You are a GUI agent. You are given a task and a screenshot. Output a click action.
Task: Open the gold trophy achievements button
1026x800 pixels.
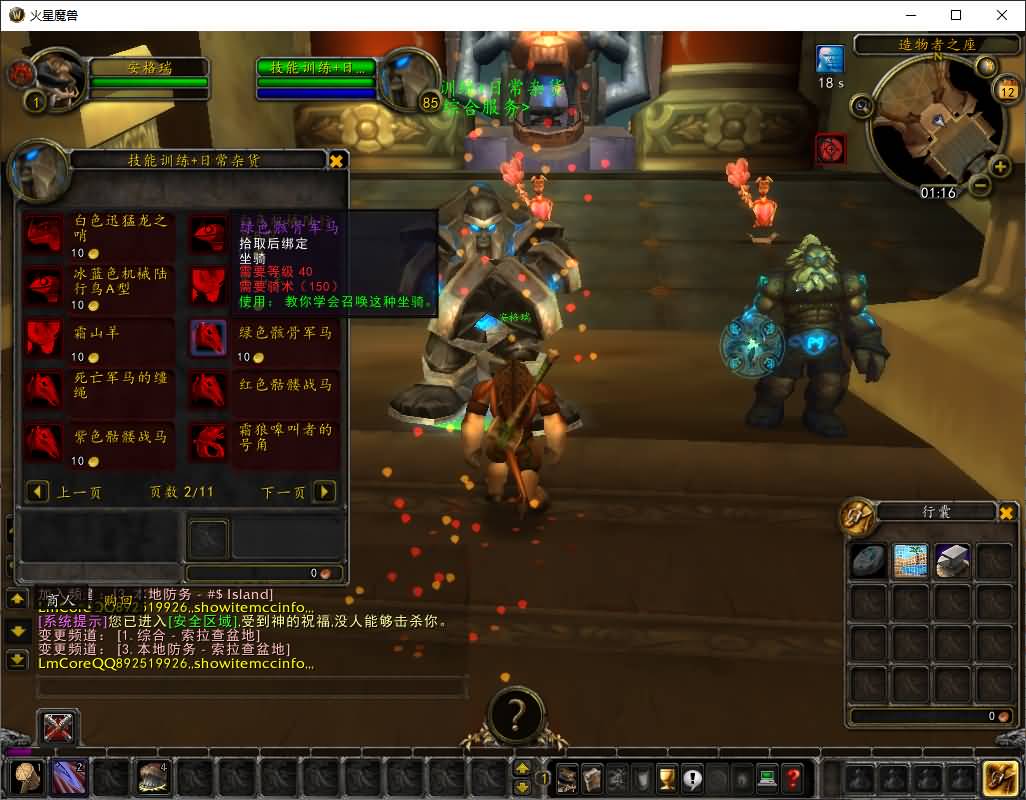click(x=667, y=777)
